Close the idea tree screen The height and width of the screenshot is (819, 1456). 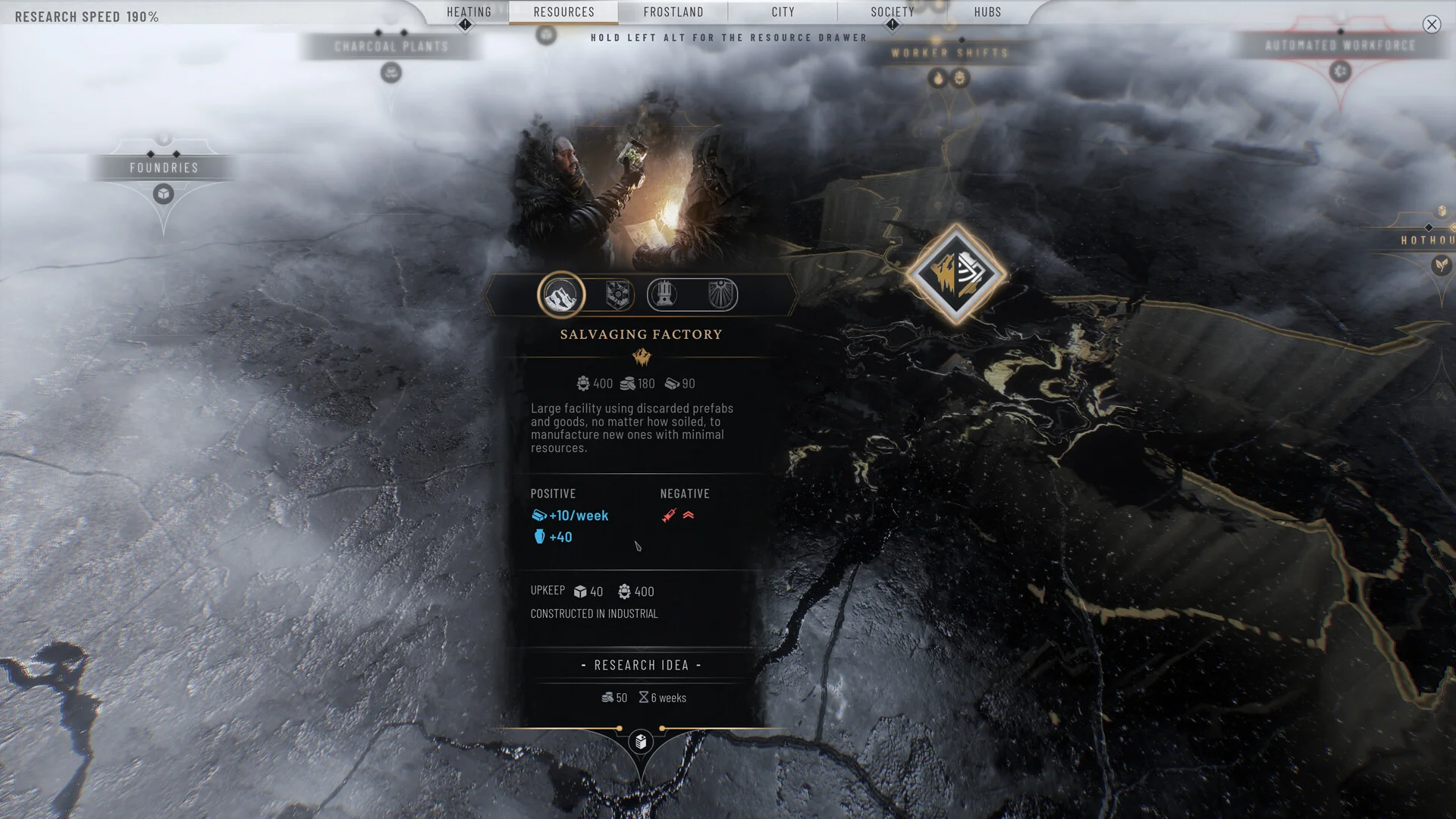[x=1431, y=25]
